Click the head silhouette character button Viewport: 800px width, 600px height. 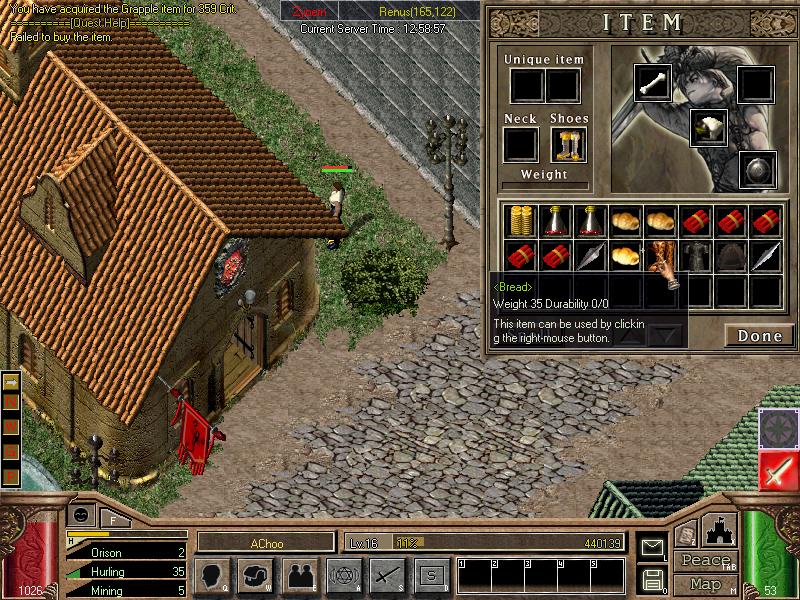coord(213,575)
